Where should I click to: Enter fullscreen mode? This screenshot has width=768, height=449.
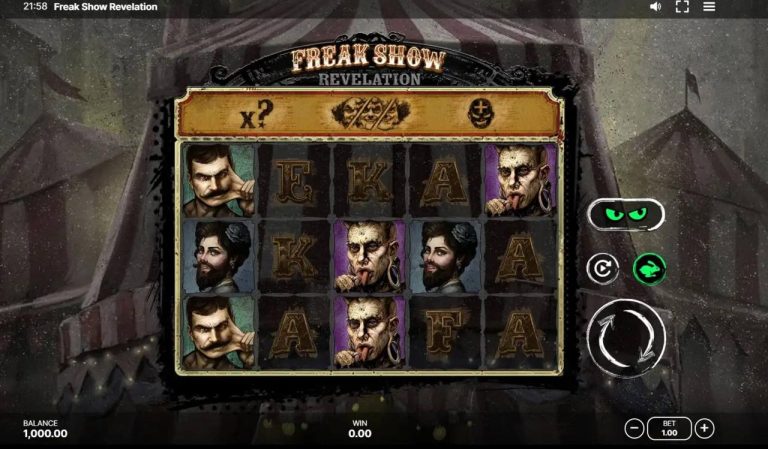(x=683, y=7)
